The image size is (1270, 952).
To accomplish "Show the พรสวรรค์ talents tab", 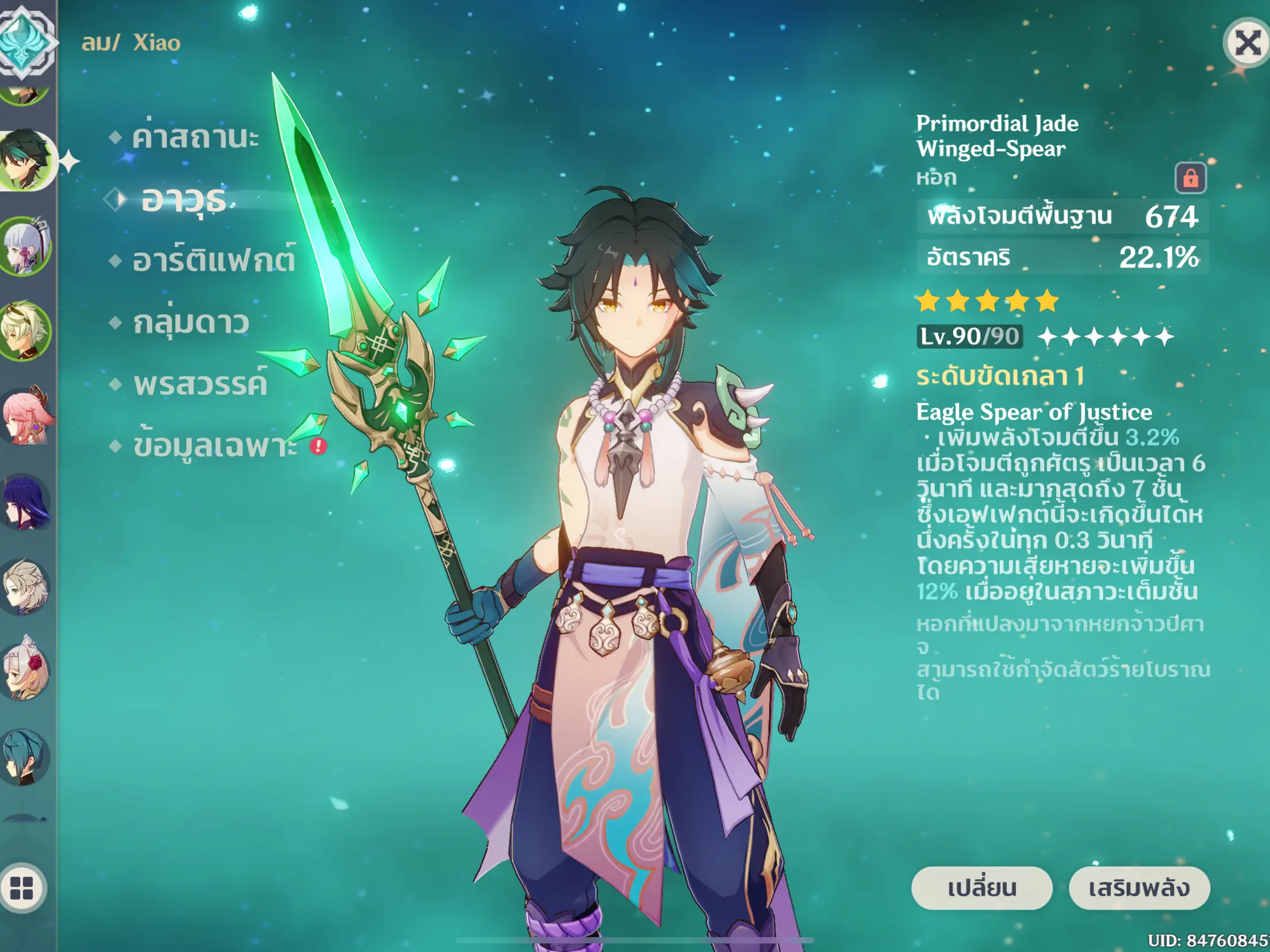I will [200, 383].
